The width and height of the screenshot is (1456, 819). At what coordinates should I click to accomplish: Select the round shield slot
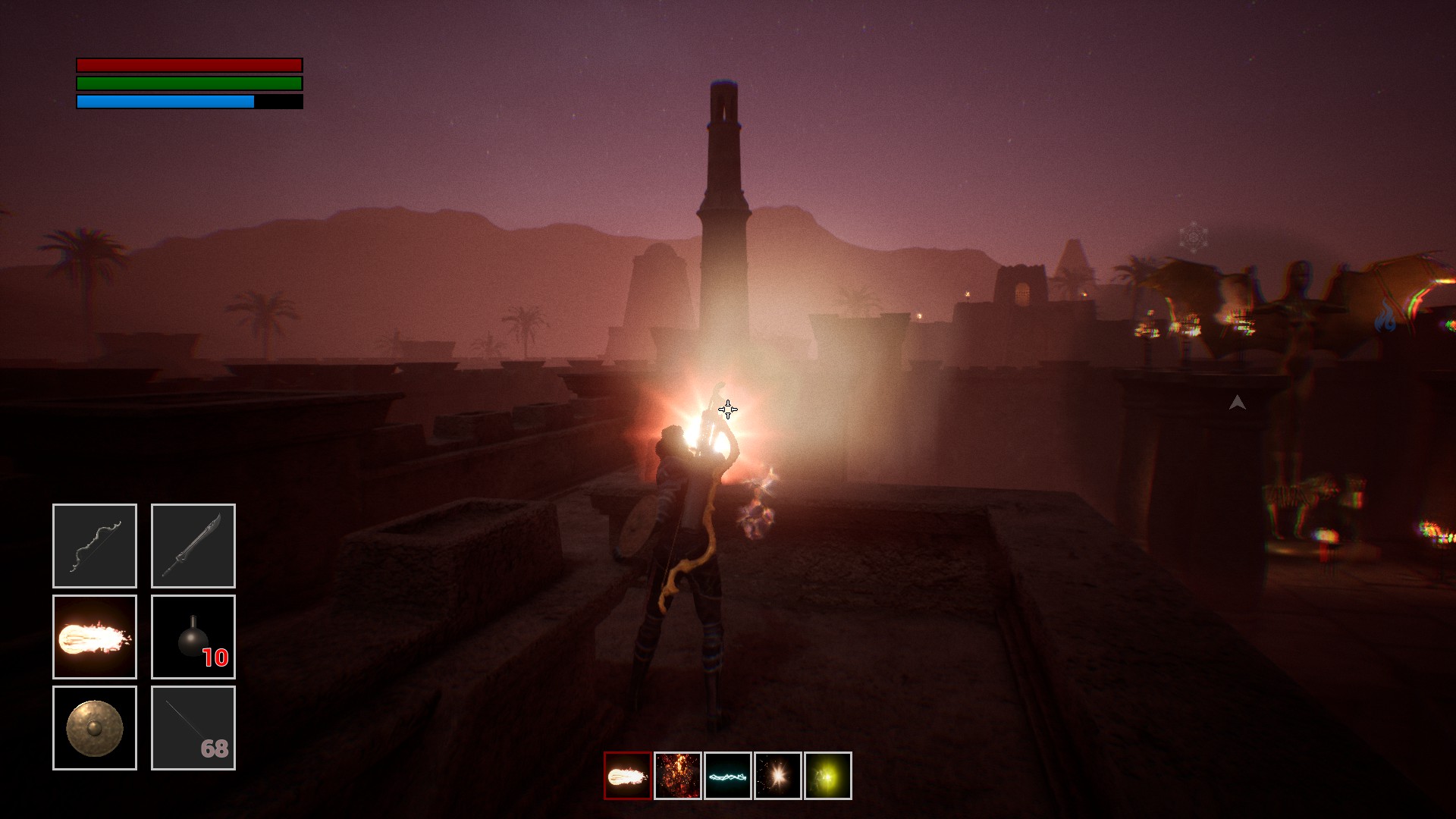click(95, 728)
